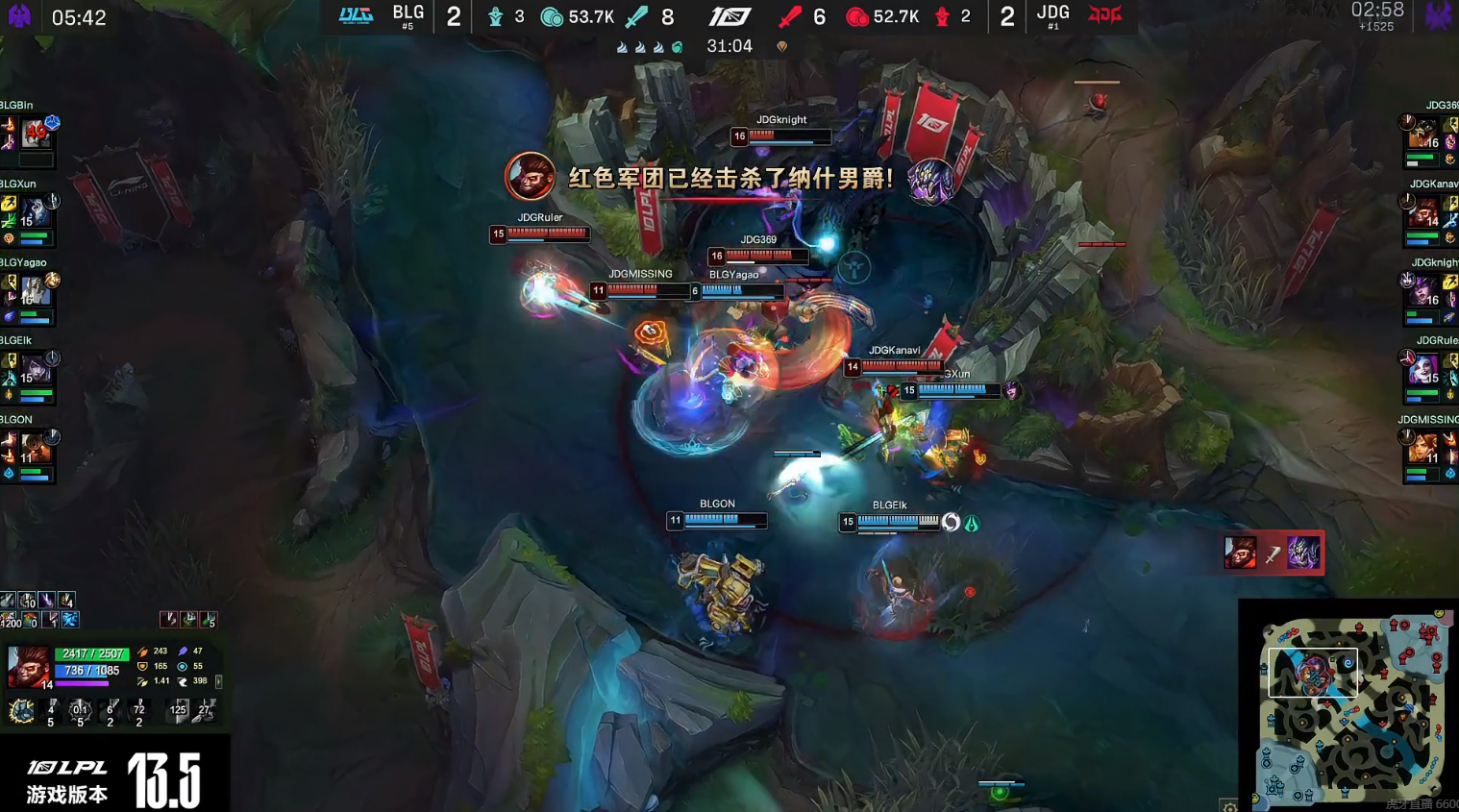Click the turret icon next to BLG's score

tap(496, 16)
